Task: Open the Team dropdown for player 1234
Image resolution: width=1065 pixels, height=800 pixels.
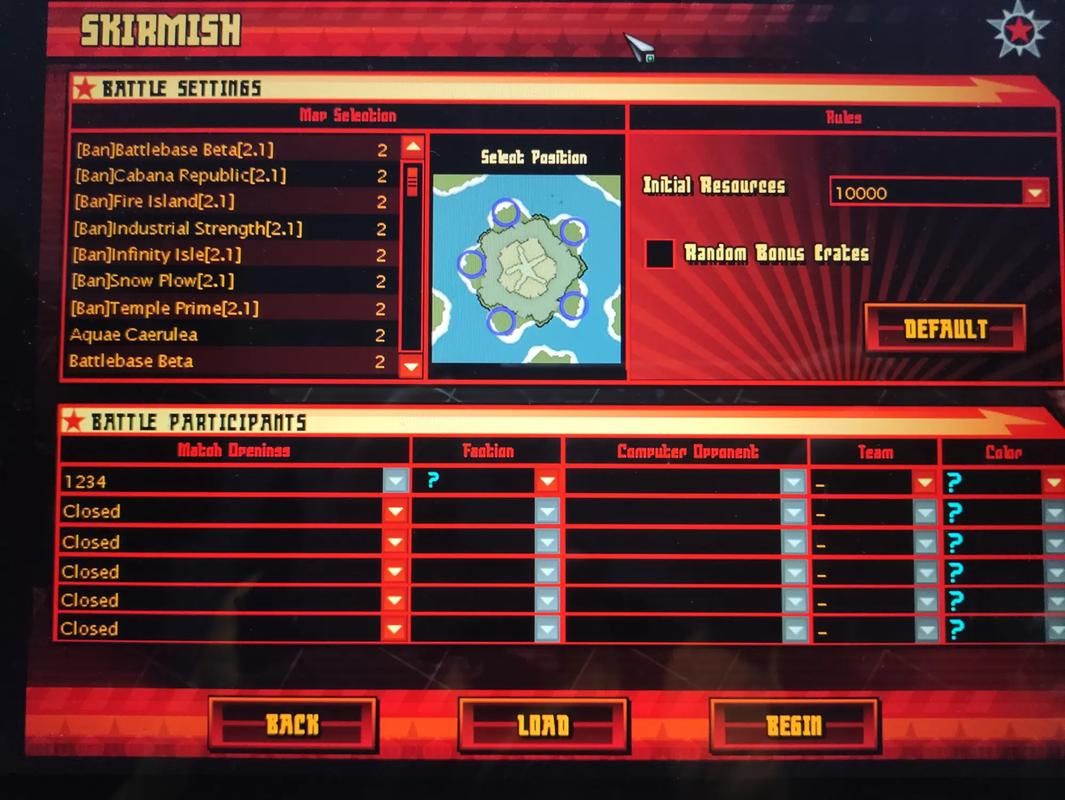Action: point(924,483)
